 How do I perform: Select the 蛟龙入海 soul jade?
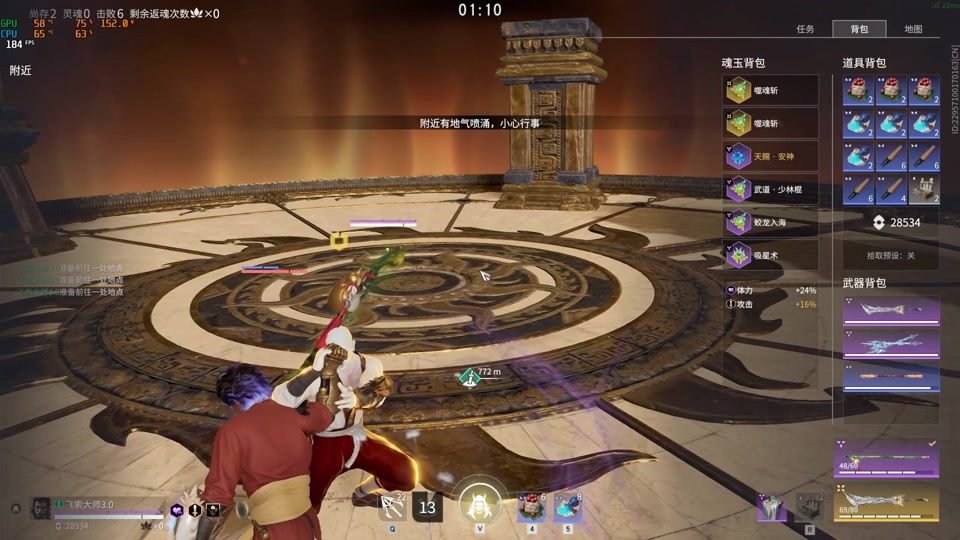(x=770, y=222)
